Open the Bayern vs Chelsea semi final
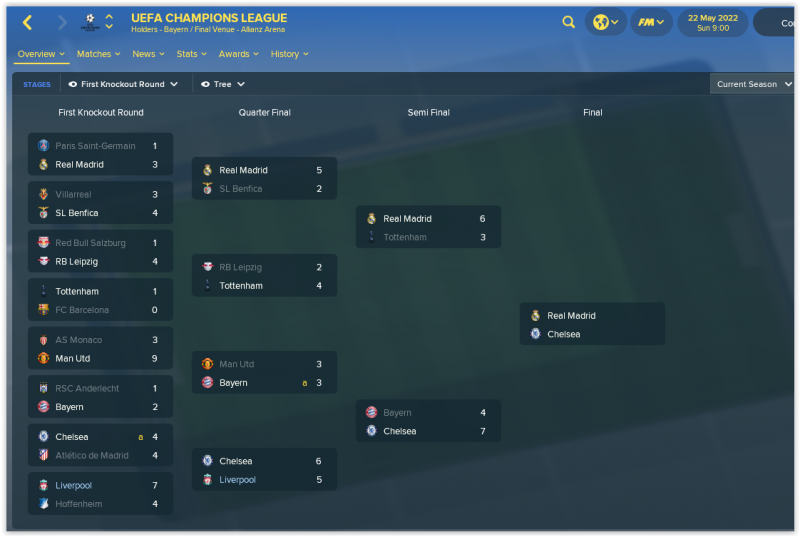Viewport: 800px width, 537px height. [x=428, y=422]
